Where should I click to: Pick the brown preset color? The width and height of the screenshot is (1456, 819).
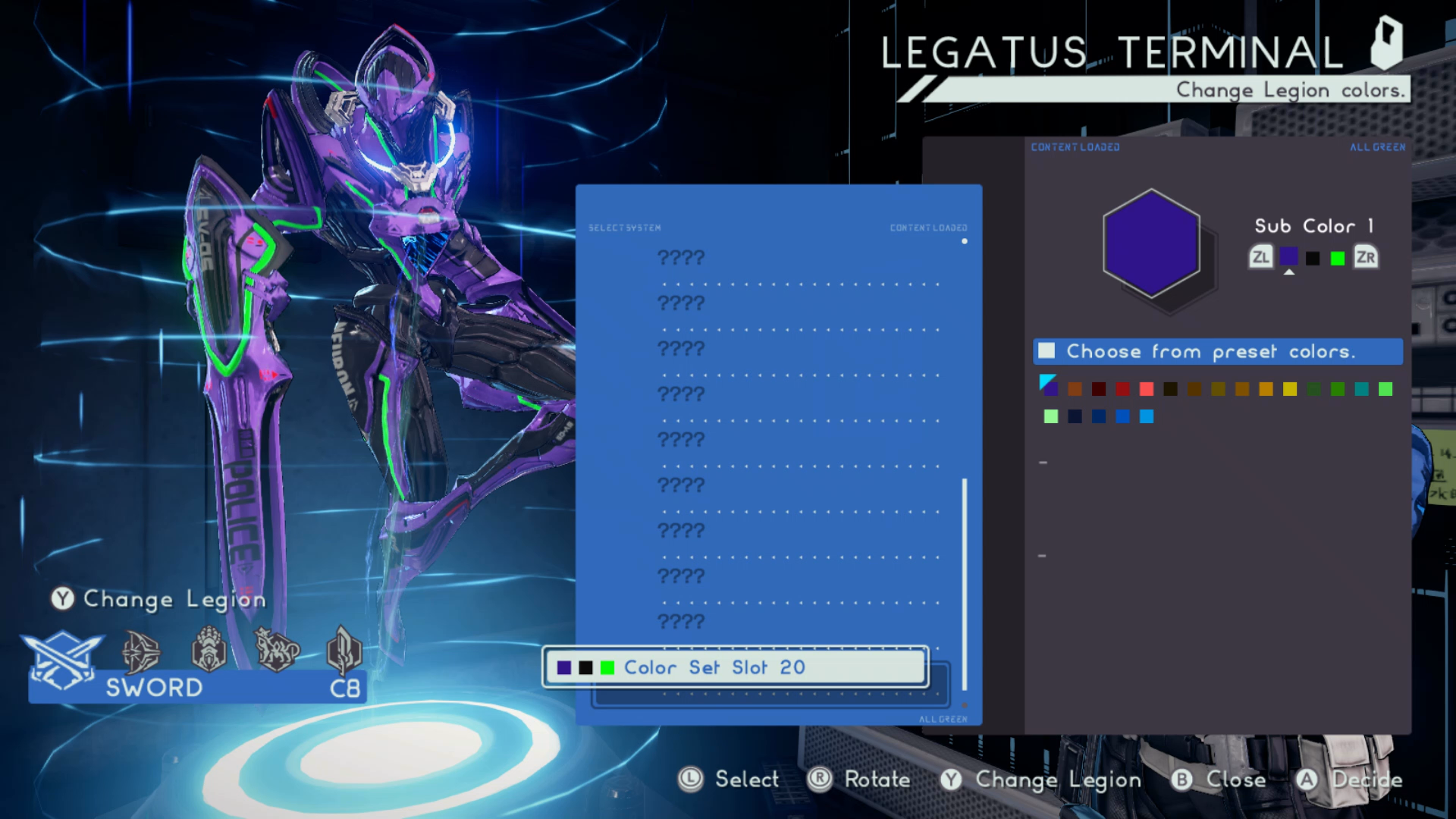(x=1075, y=390)
